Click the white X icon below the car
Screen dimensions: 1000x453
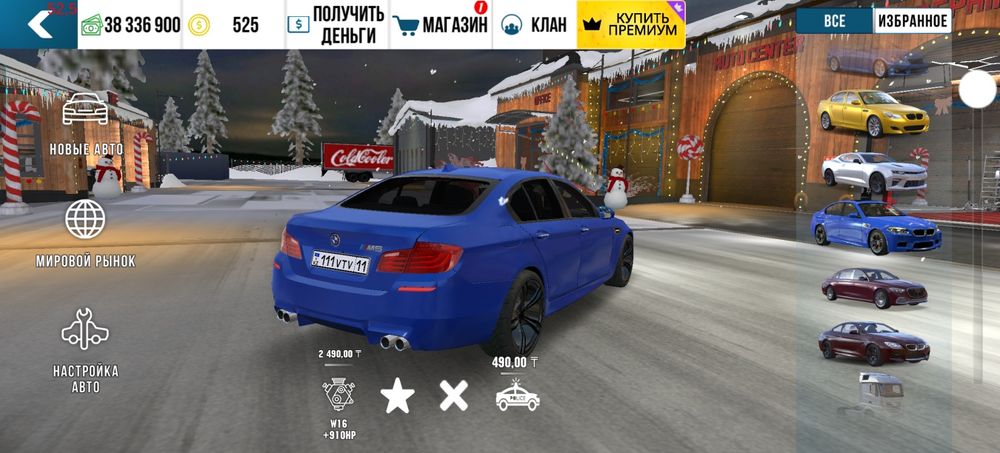click(454, 395)
